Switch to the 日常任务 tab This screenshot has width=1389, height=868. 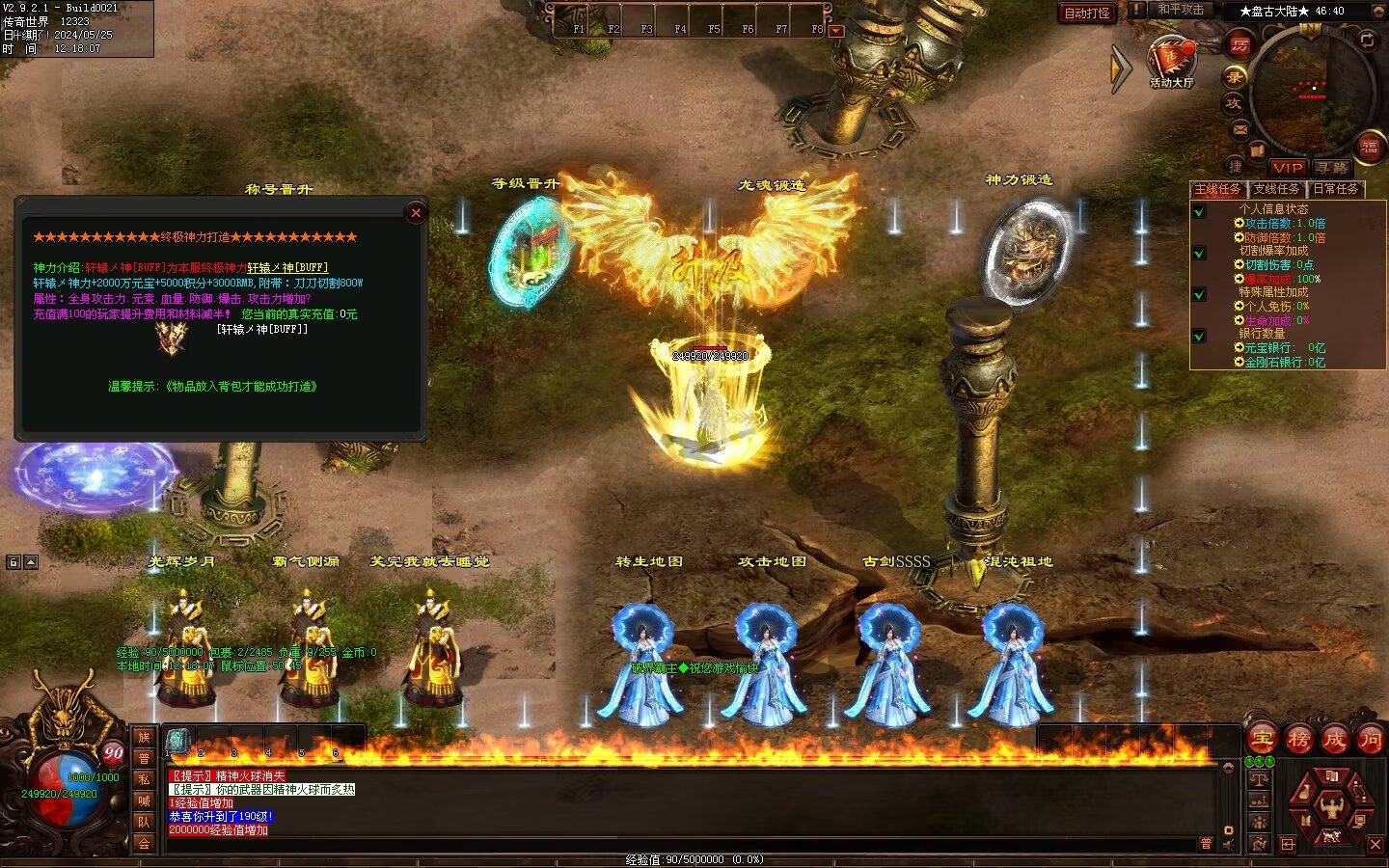[1336, 189]
